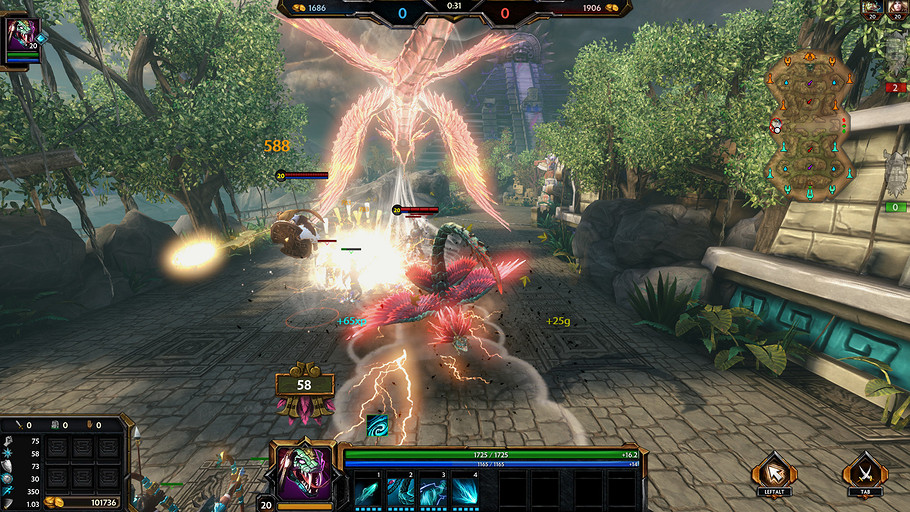Trigger the third ability icon
Screen dimensions: 910x512
coord(433,491)
